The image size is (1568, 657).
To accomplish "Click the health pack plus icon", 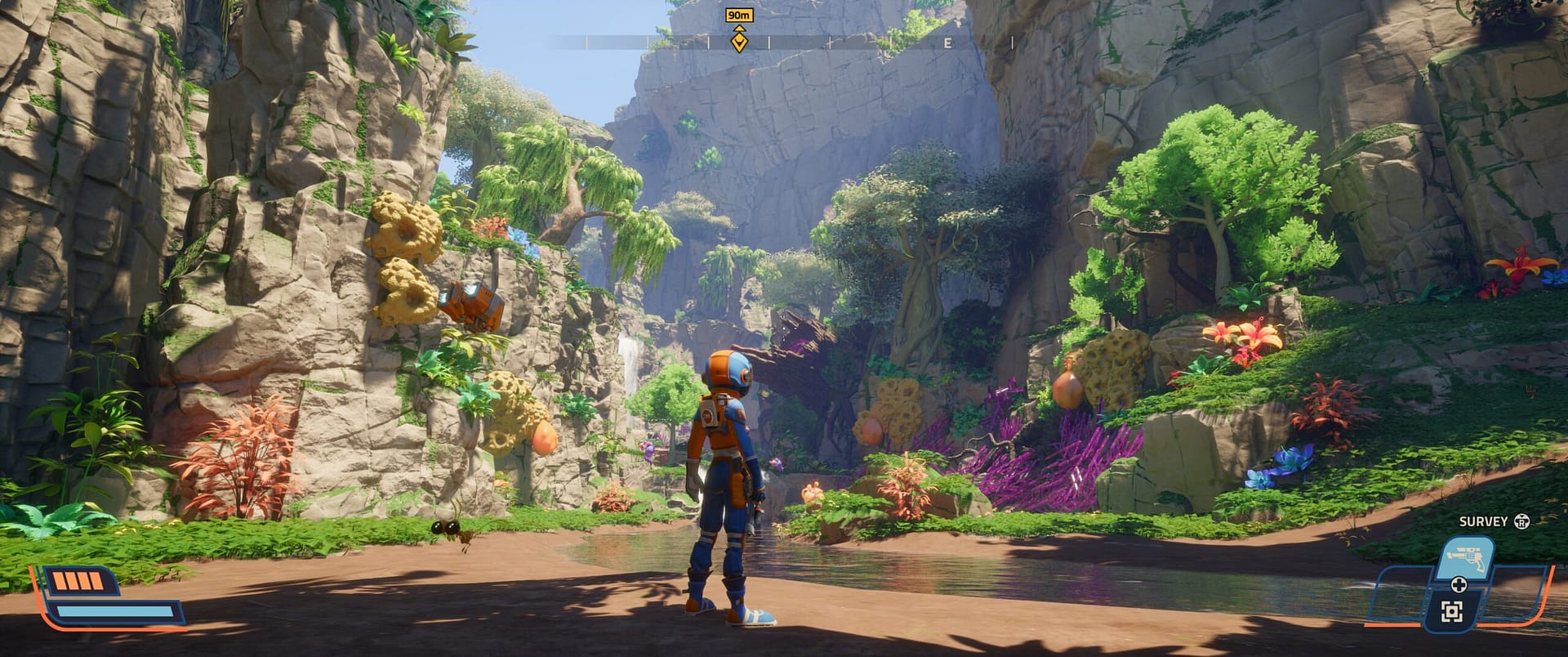I will [1459, 584].
